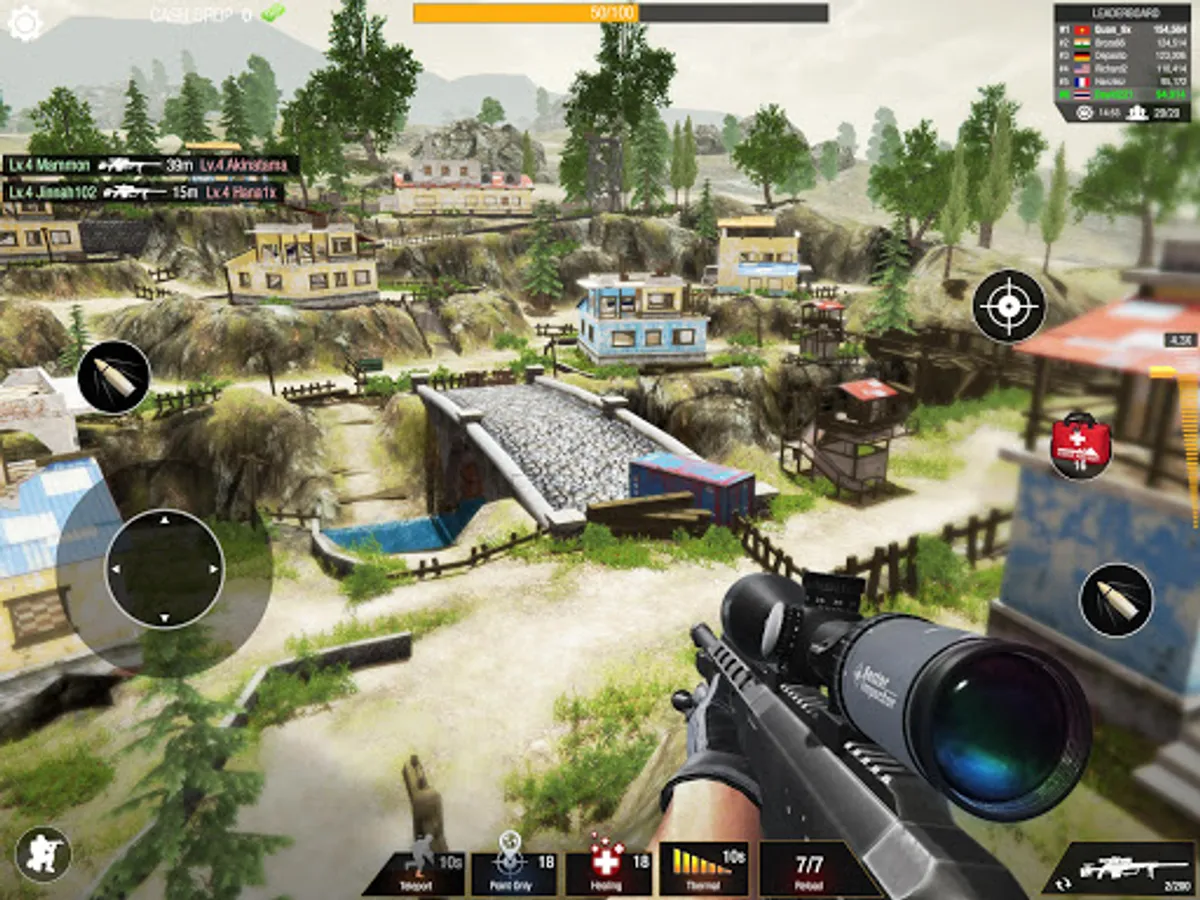Toggle the crosshair scope aim button
Viewport: 1200px width, 900px height.
[1009, 306]
